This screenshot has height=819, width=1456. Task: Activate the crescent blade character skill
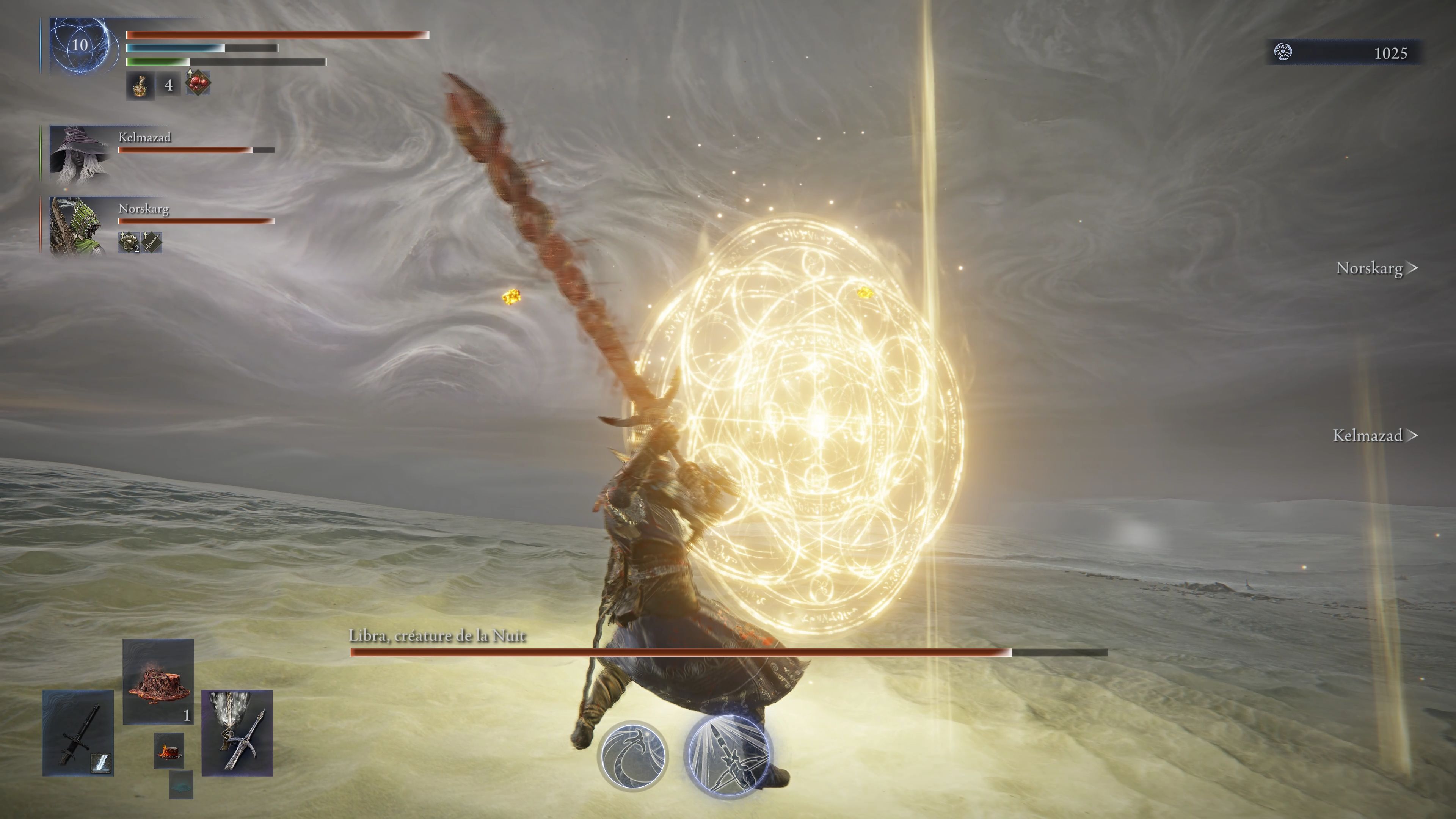632,756
